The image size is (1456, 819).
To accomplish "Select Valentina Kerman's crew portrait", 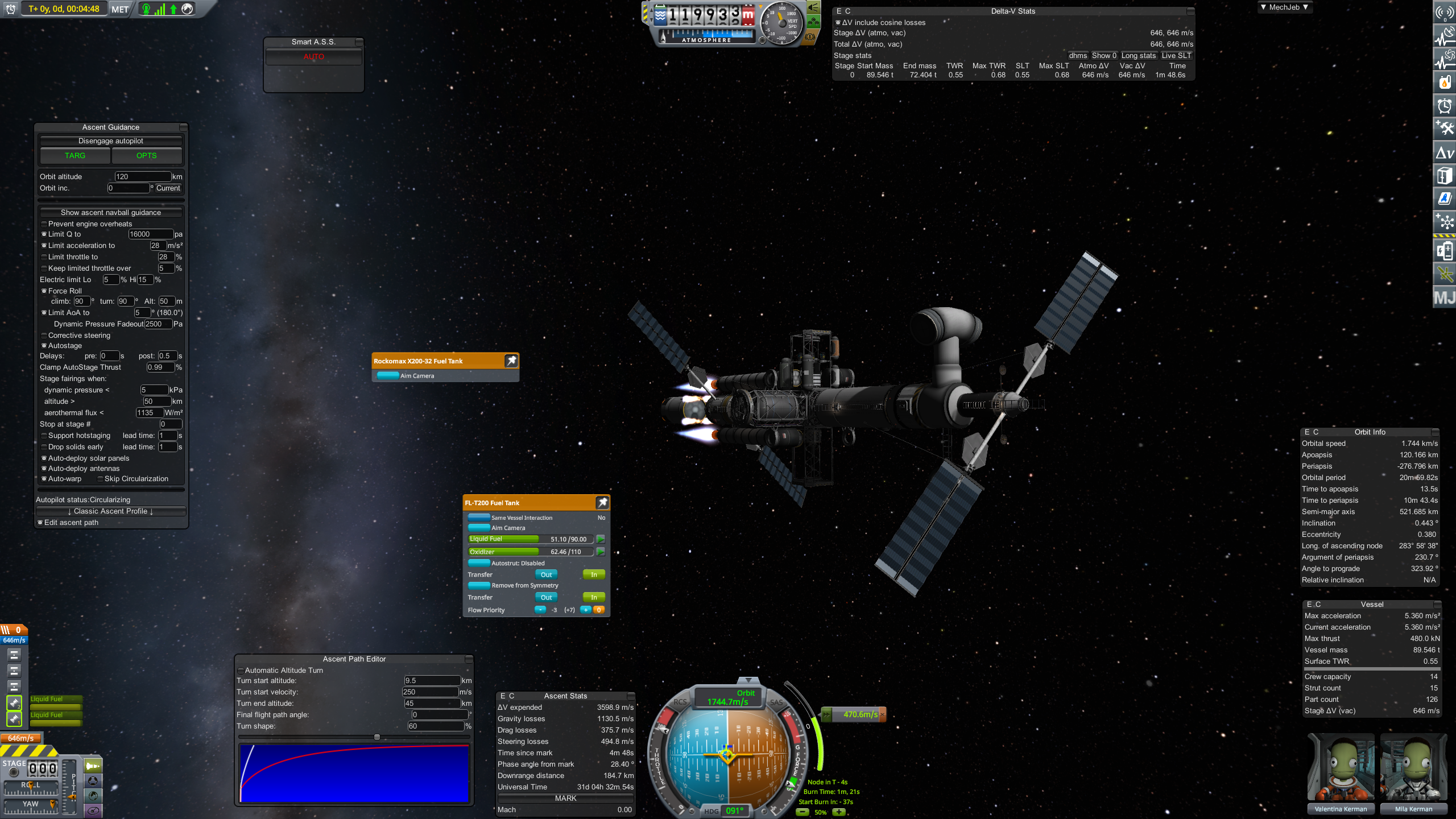I will pos(1341,768).
